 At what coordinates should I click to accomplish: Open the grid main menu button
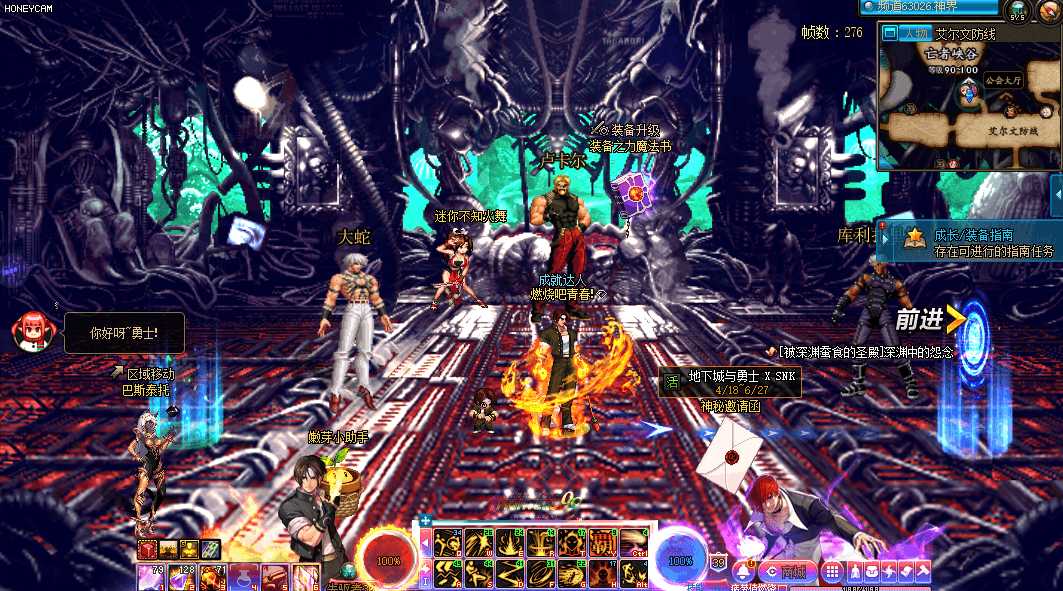pos(831,572)
